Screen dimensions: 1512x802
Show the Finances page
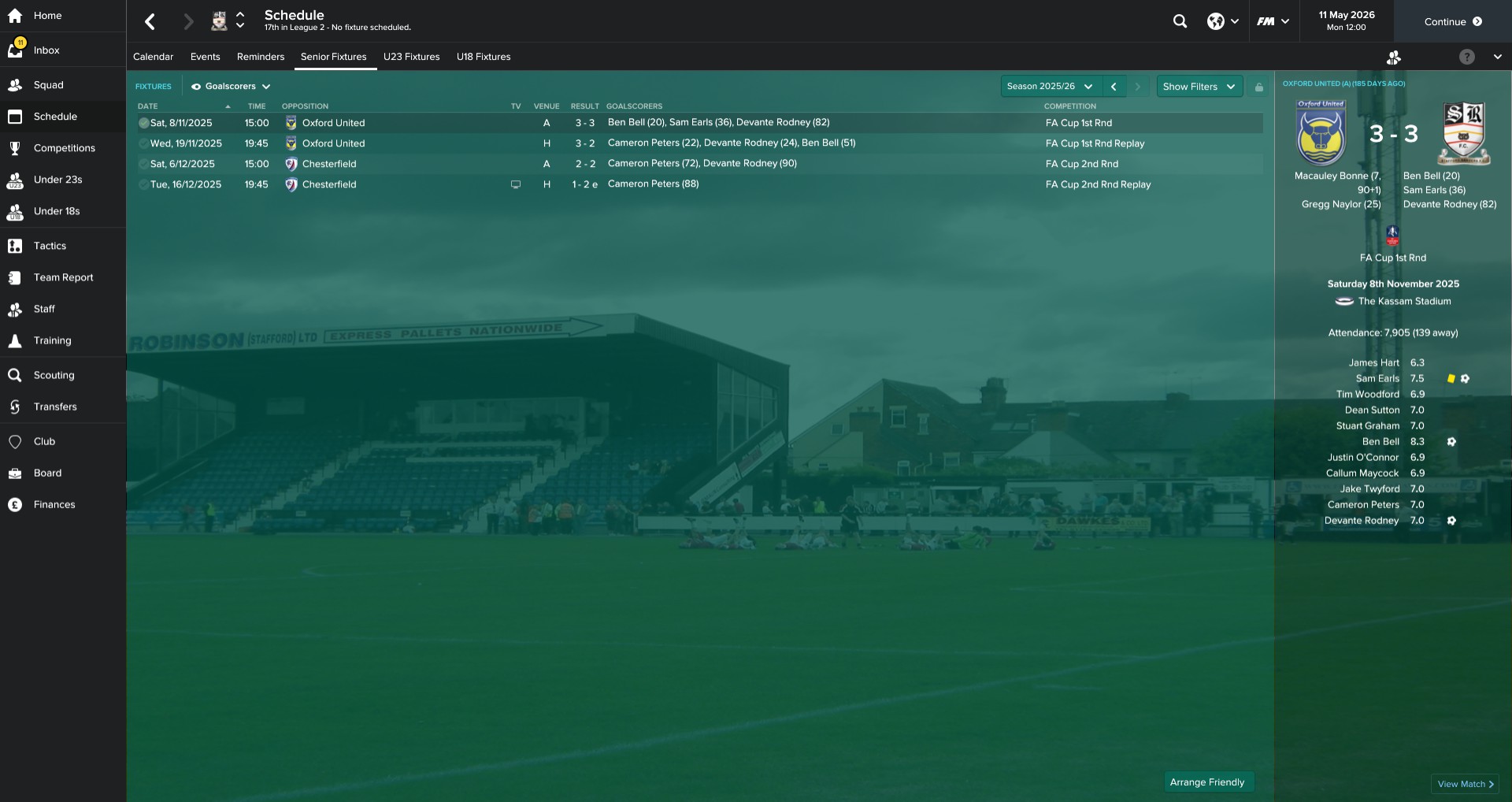coord(54,504)
